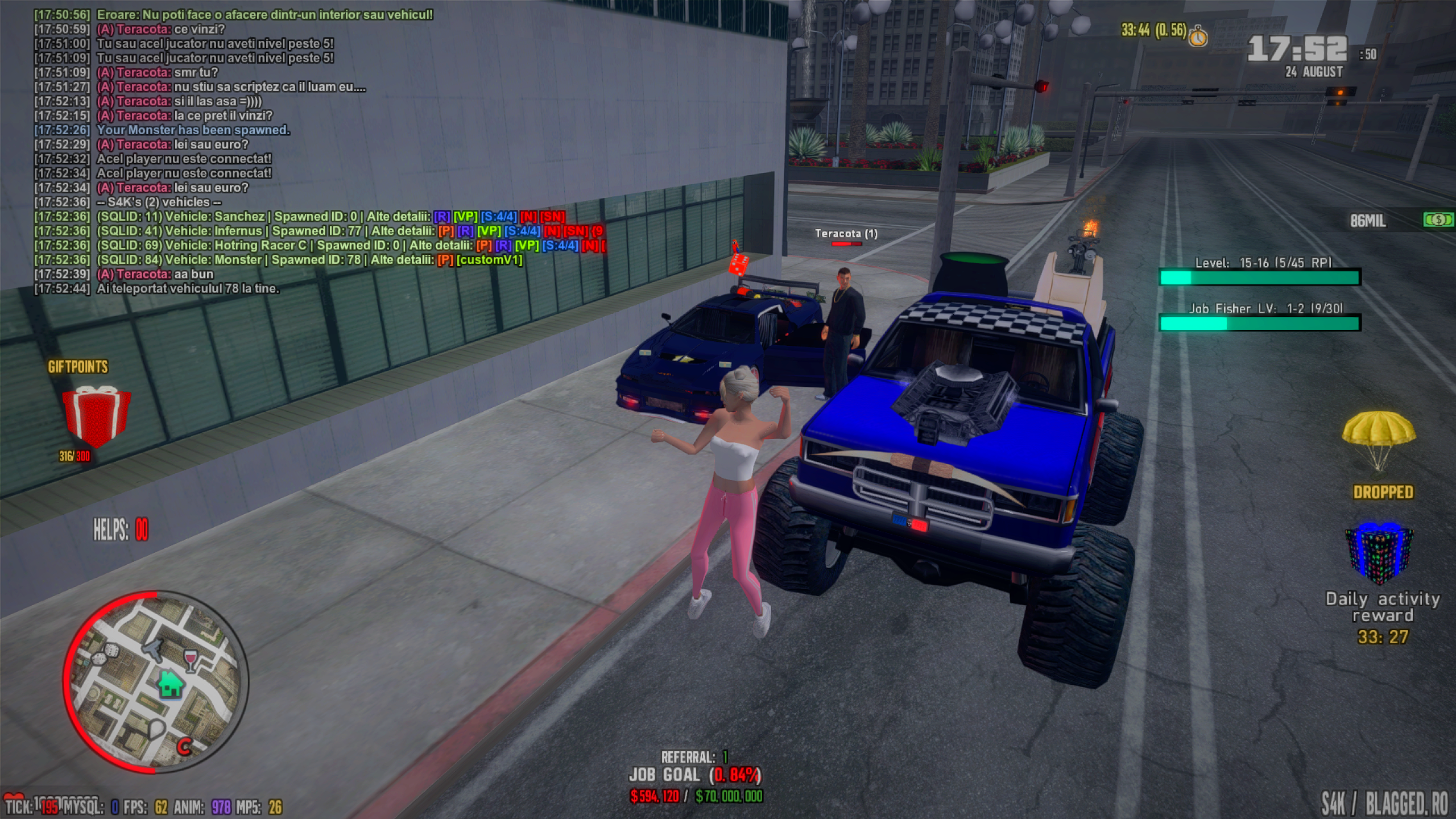This screenshot has width=1456, height=819.
Task: Click the green cash money icon
Action: (1438, 220)
